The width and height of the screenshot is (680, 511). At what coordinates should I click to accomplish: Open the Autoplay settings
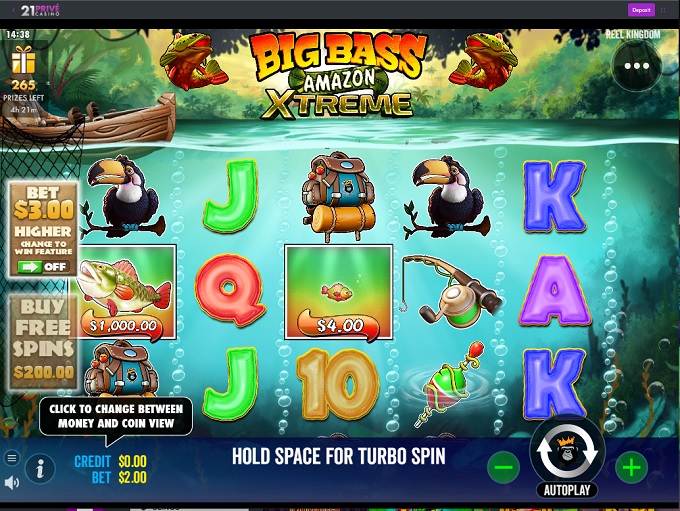567,491
